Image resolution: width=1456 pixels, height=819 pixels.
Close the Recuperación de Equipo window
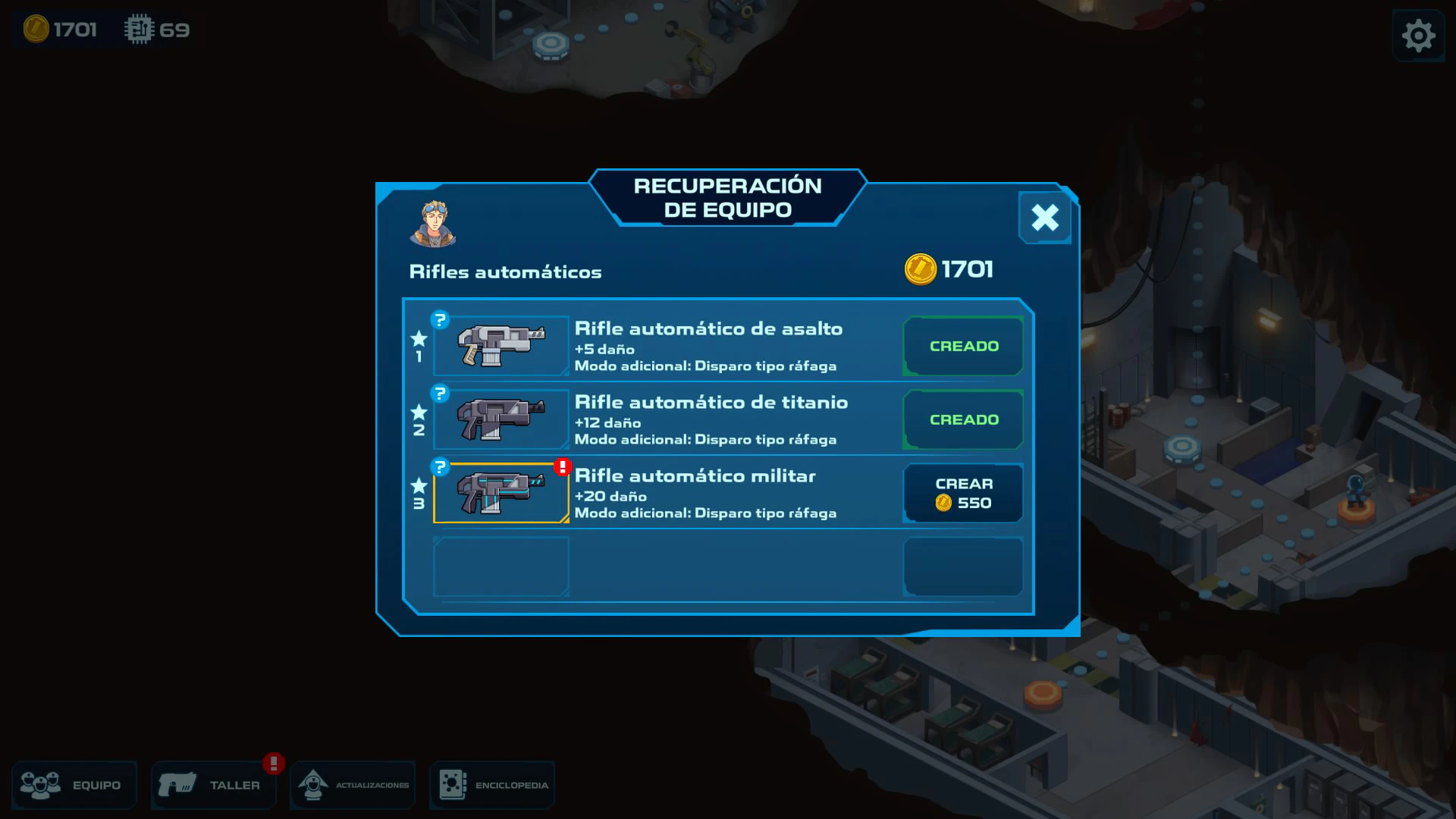click(x=1044, y=218)
